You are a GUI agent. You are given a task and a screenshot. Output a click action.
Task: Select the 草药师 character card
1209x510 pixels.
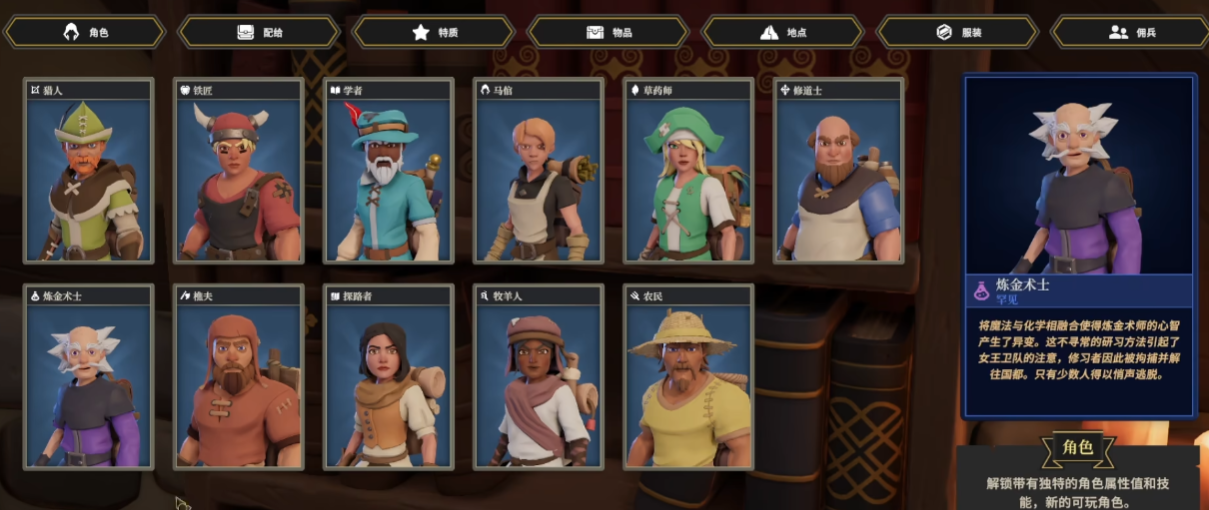tap(689, 172)
